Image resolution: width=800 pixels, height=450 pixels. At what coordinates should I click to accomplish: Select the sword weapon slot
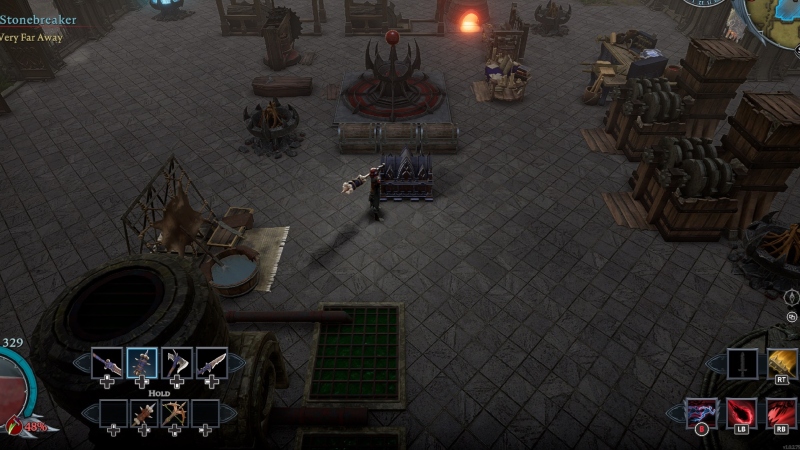[x=107, y=363]
